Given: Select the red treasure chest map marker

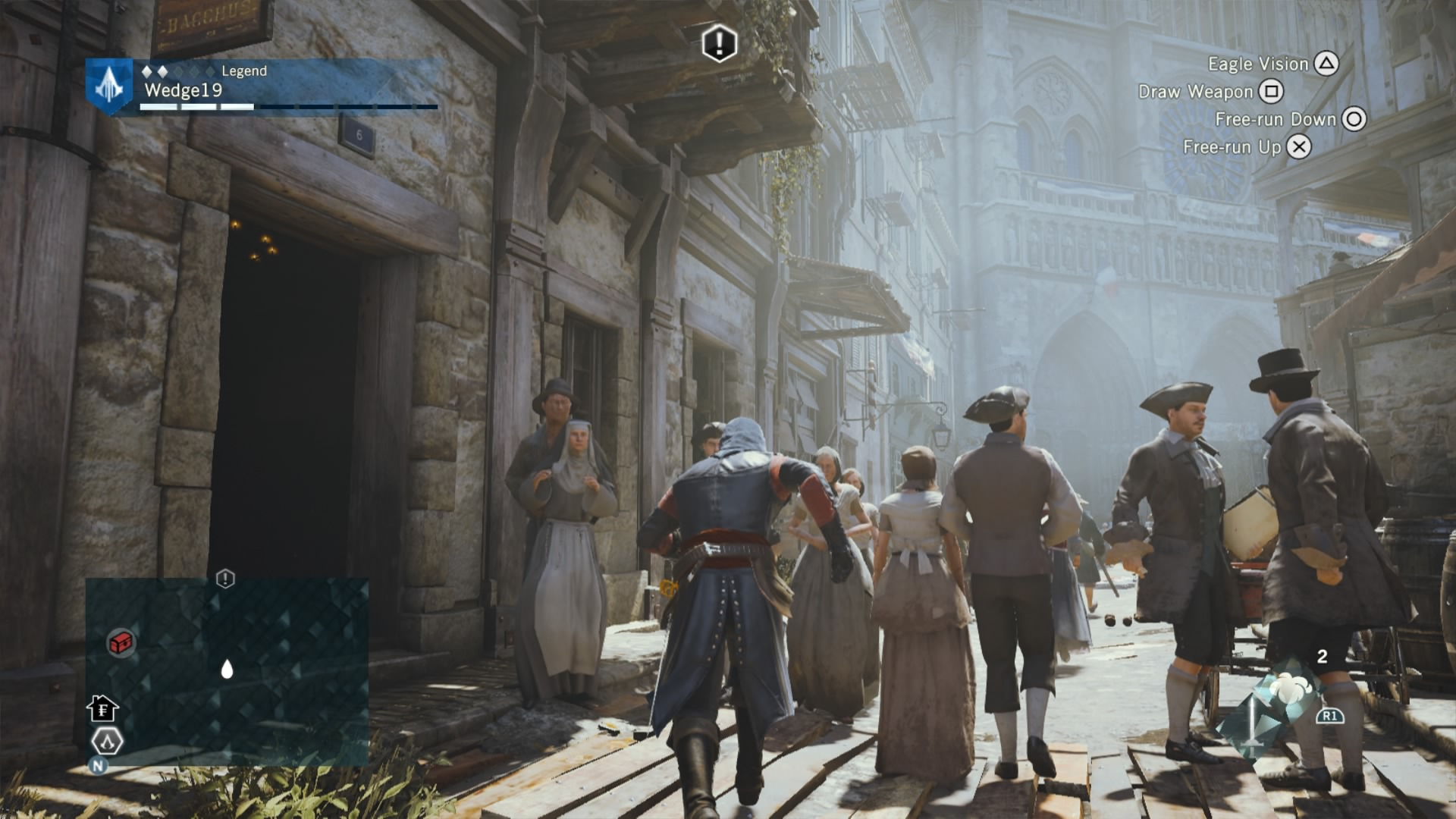Looking at the screenshot, I should point(121,643).
